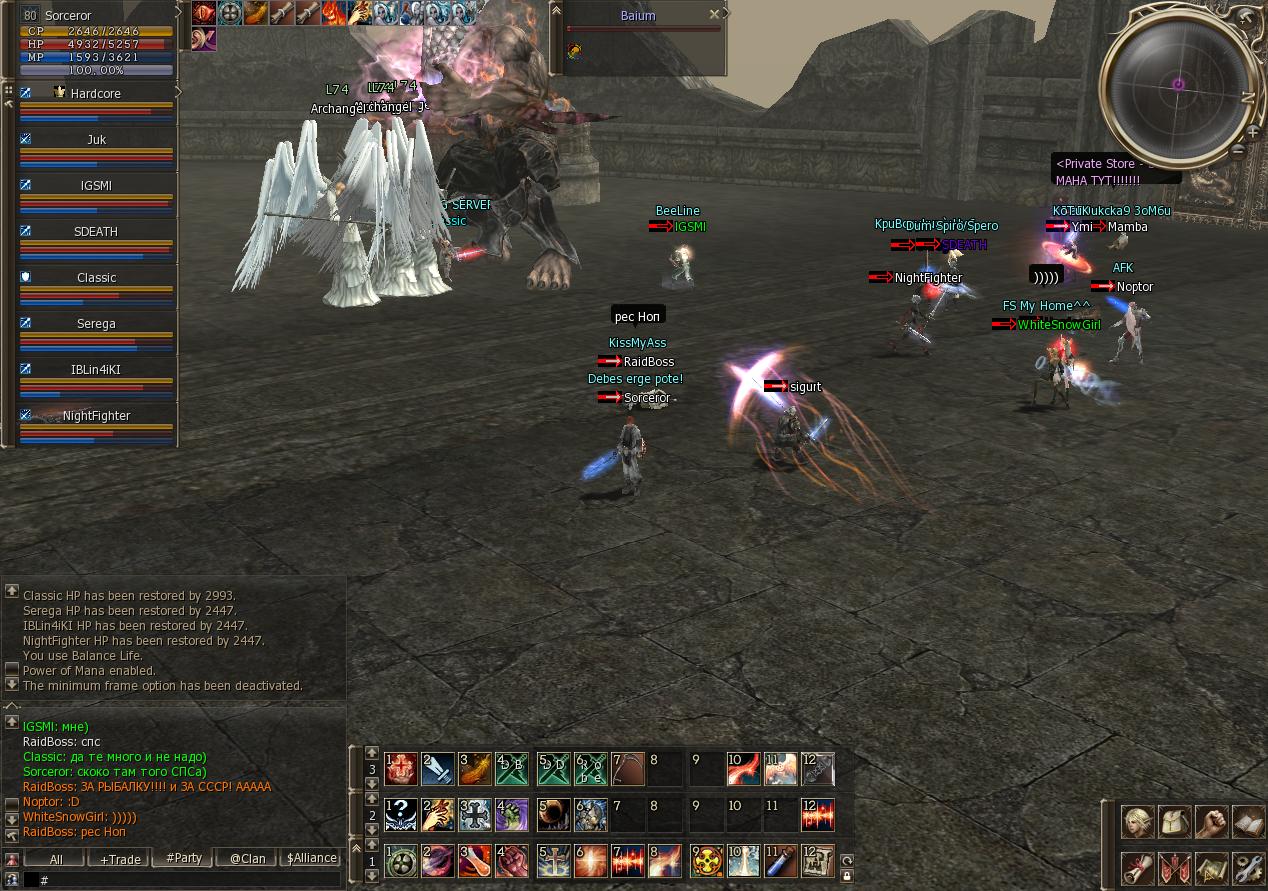Close the Baium target window
This screenshot has width=1268, height=891.
point(714,15)
